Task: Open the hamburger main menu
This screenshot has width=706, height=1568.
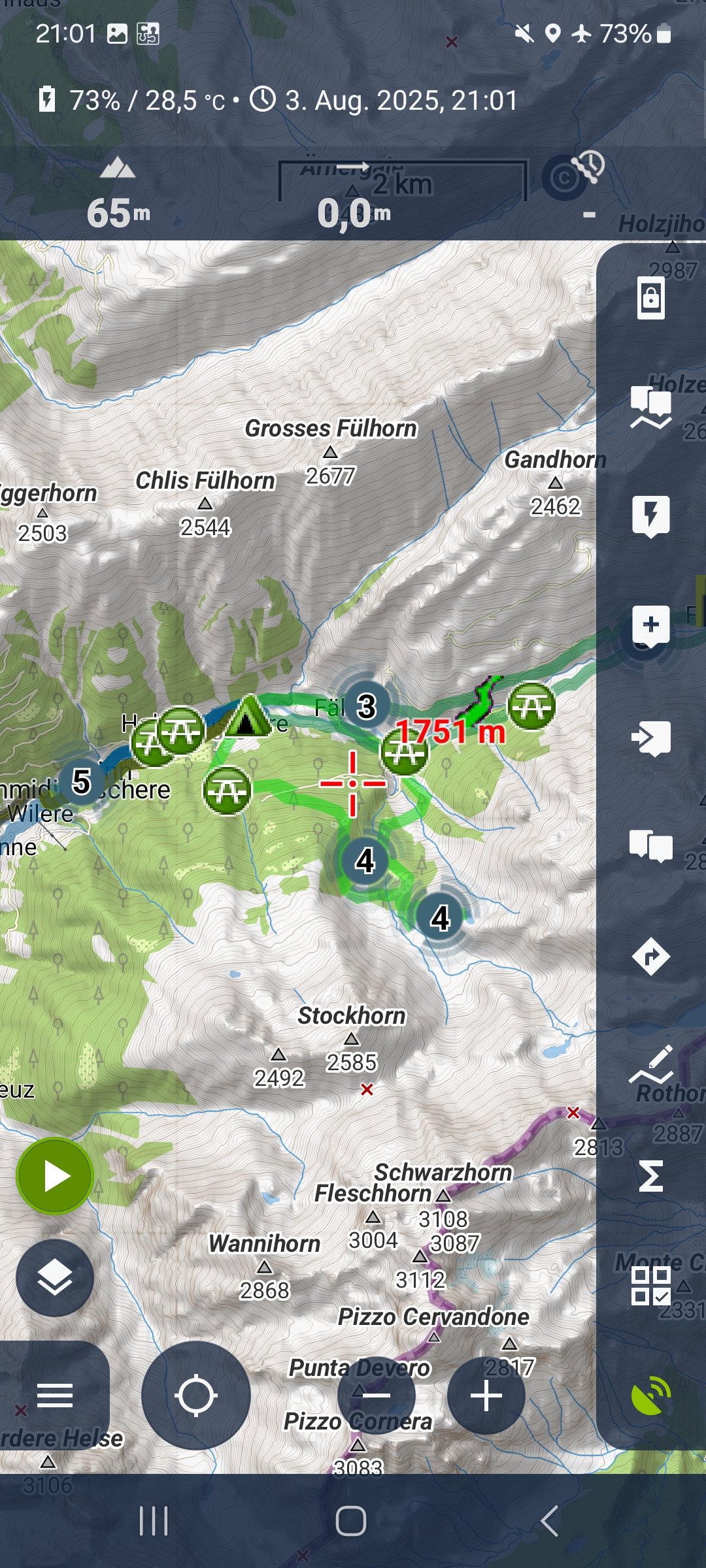Action: click(55, 1396)
